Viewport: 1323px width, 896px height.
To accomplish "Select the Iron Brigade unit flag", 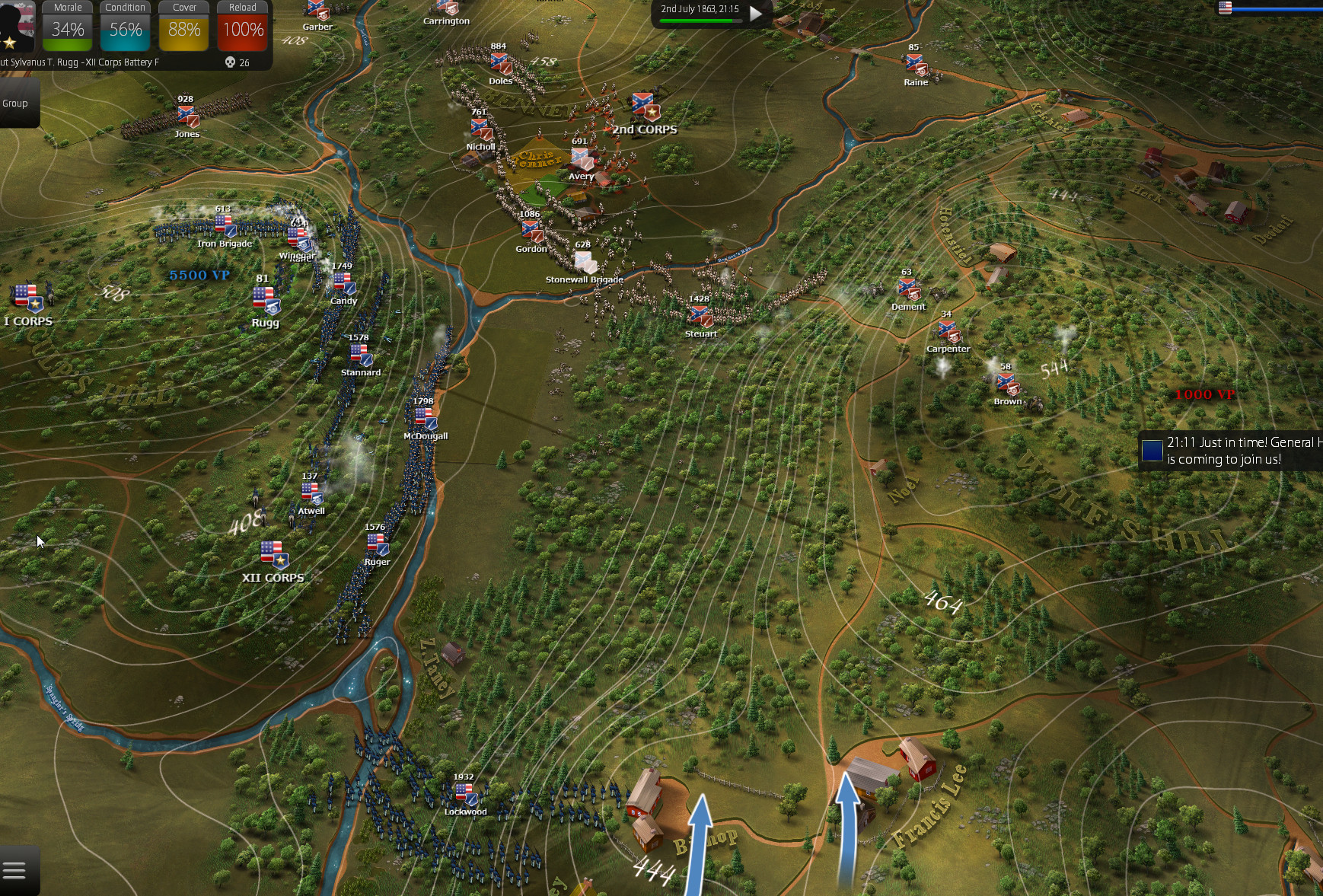I will pos(225,226).
